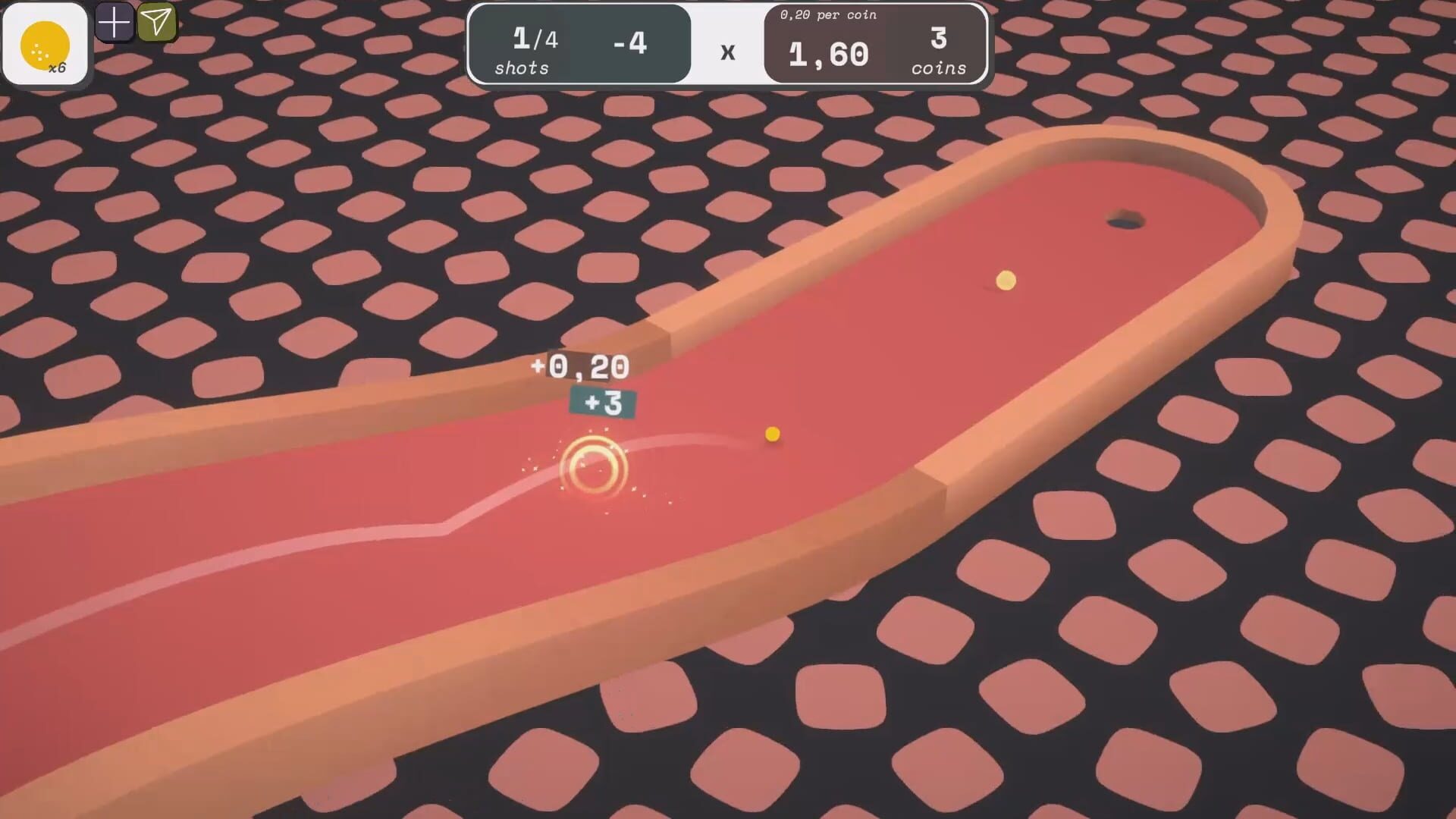The width and height of the screenshot is (1456, 819).
Task: Click the +0,20 floating reward label
Action: 580,367
